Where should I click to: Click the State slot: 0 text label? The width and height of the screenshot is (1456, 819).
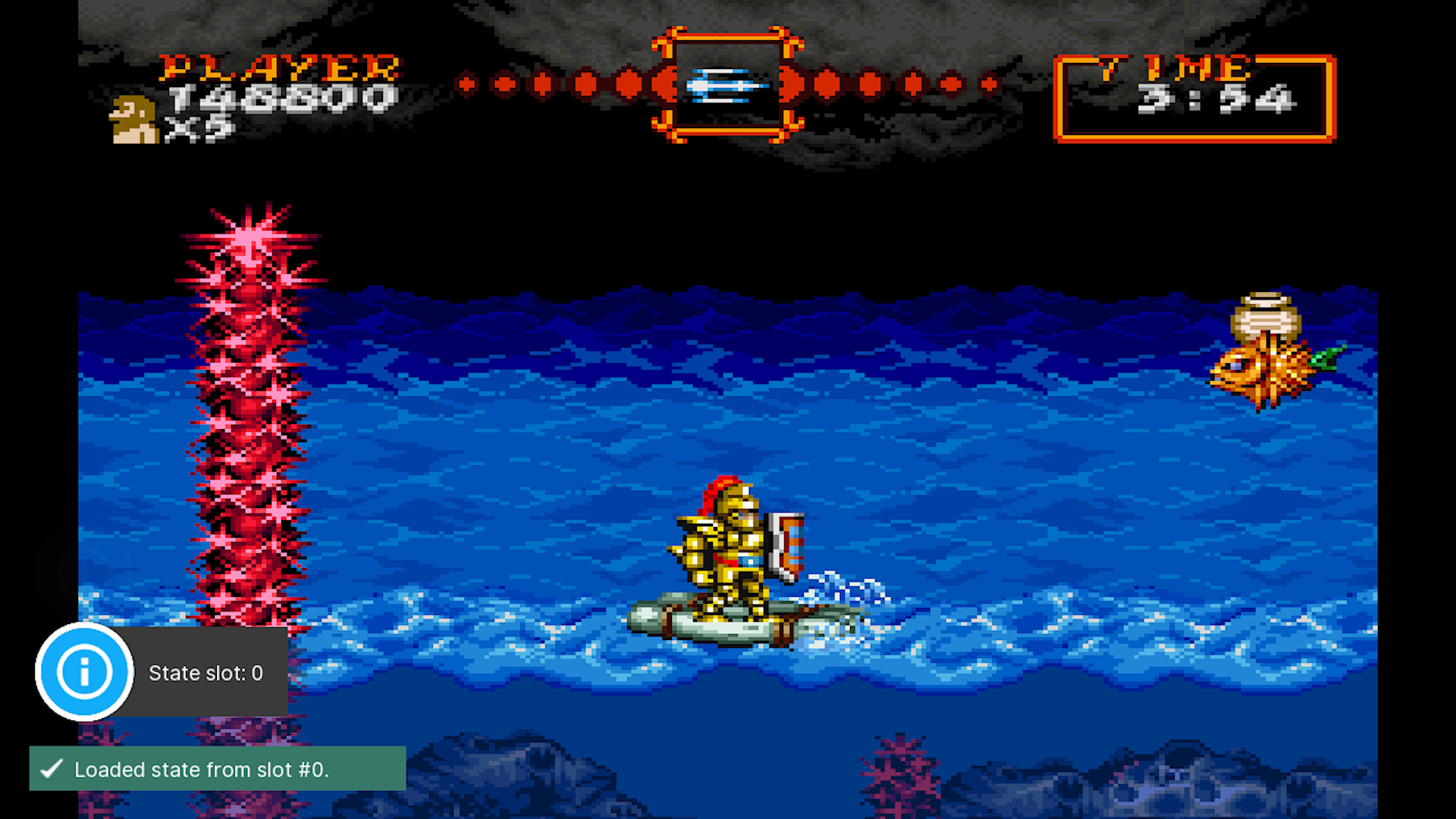click(206, 672)
